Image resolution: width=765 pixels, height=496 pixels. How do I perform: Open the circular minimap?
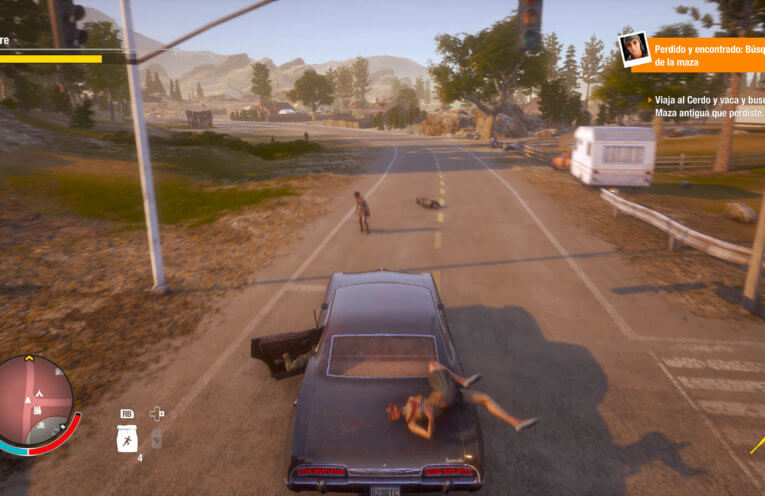(x=36, y=401)
